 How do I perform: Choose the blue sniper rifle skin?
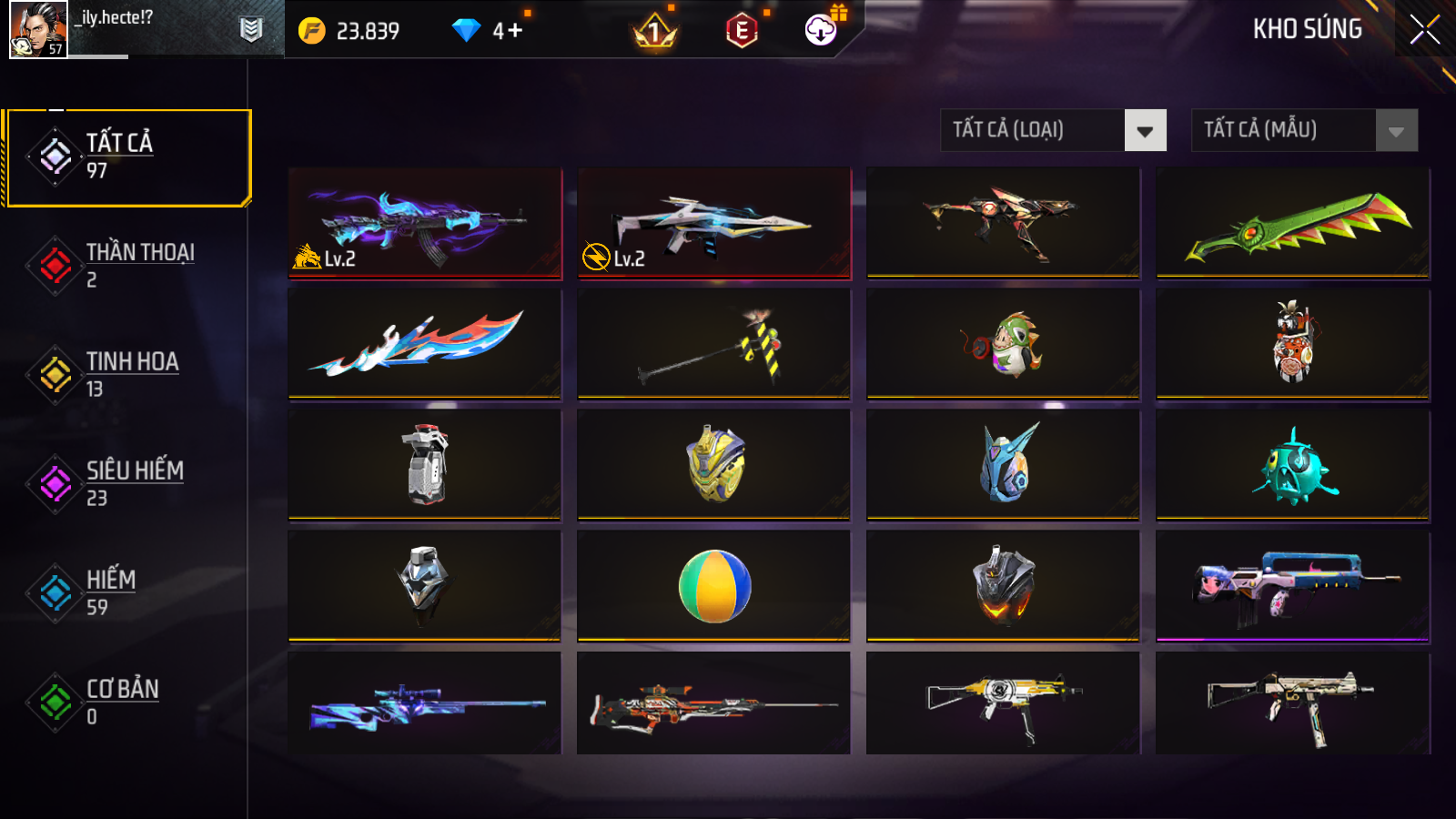(x=424, y=704)
